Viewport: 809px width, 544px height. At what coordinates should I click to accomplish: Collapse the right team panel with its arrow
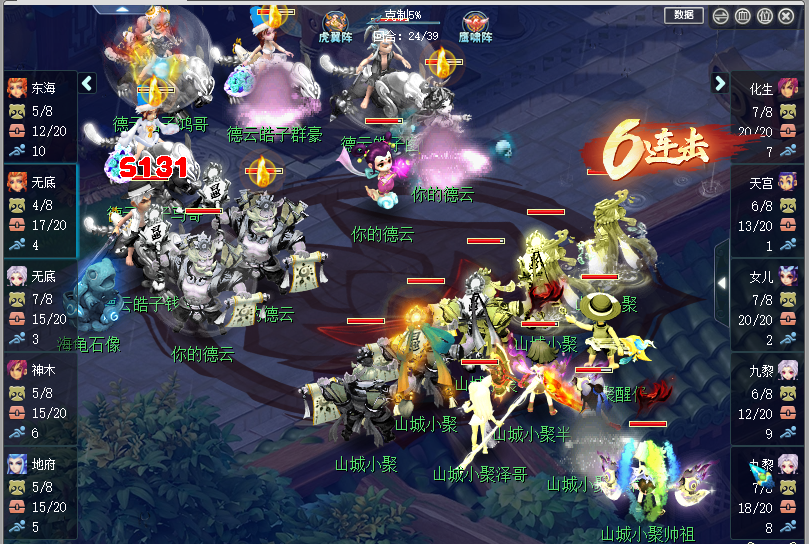click(x=720, y=84)
